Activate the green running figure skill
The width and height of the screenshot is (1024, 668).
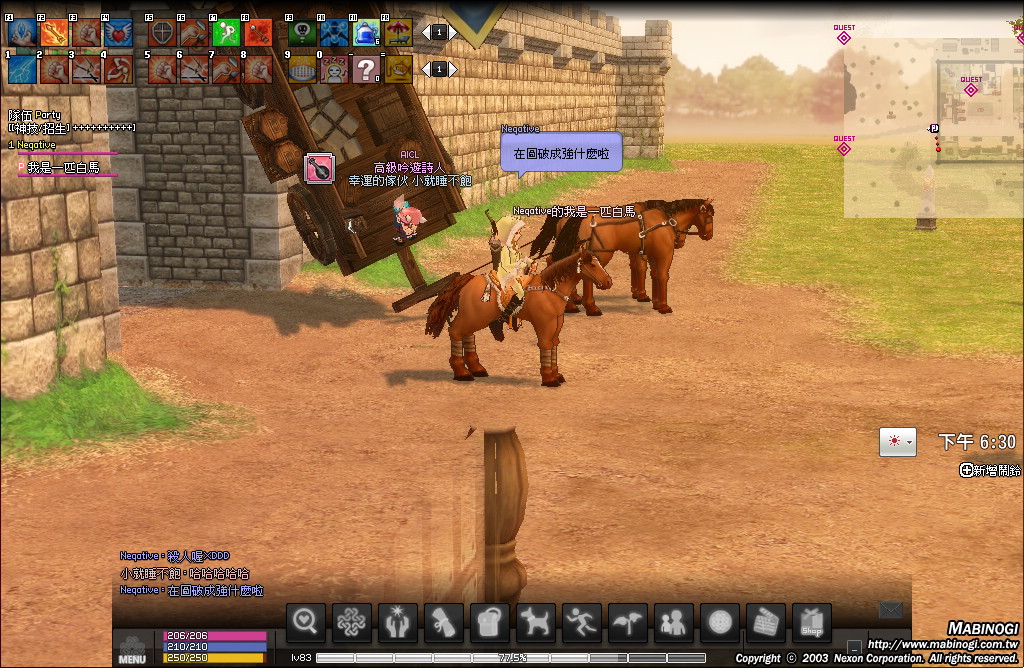[x=226, y=33]
